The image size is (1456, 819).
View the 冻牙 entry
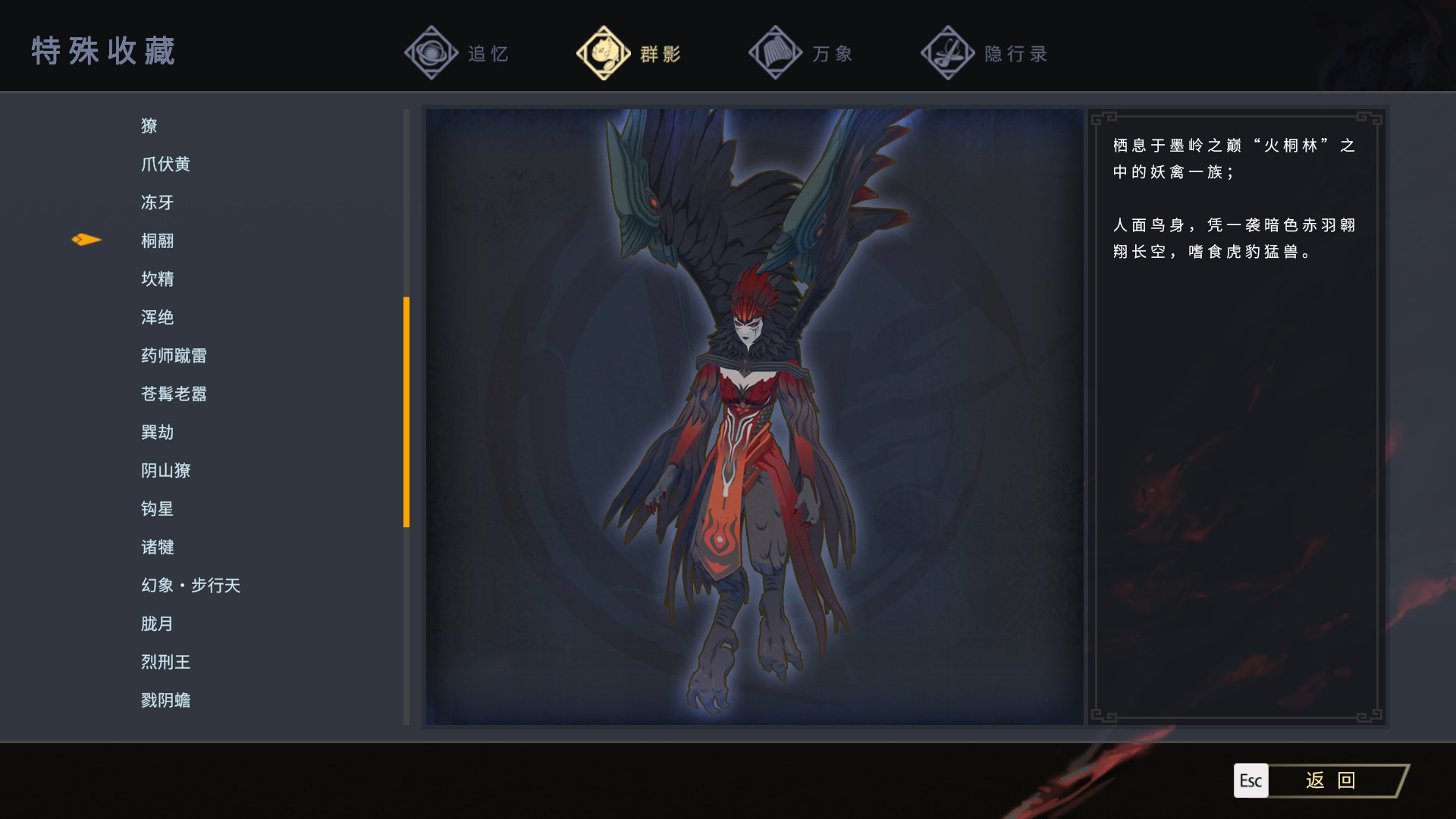pyautogui.click(x=157, y=202)
